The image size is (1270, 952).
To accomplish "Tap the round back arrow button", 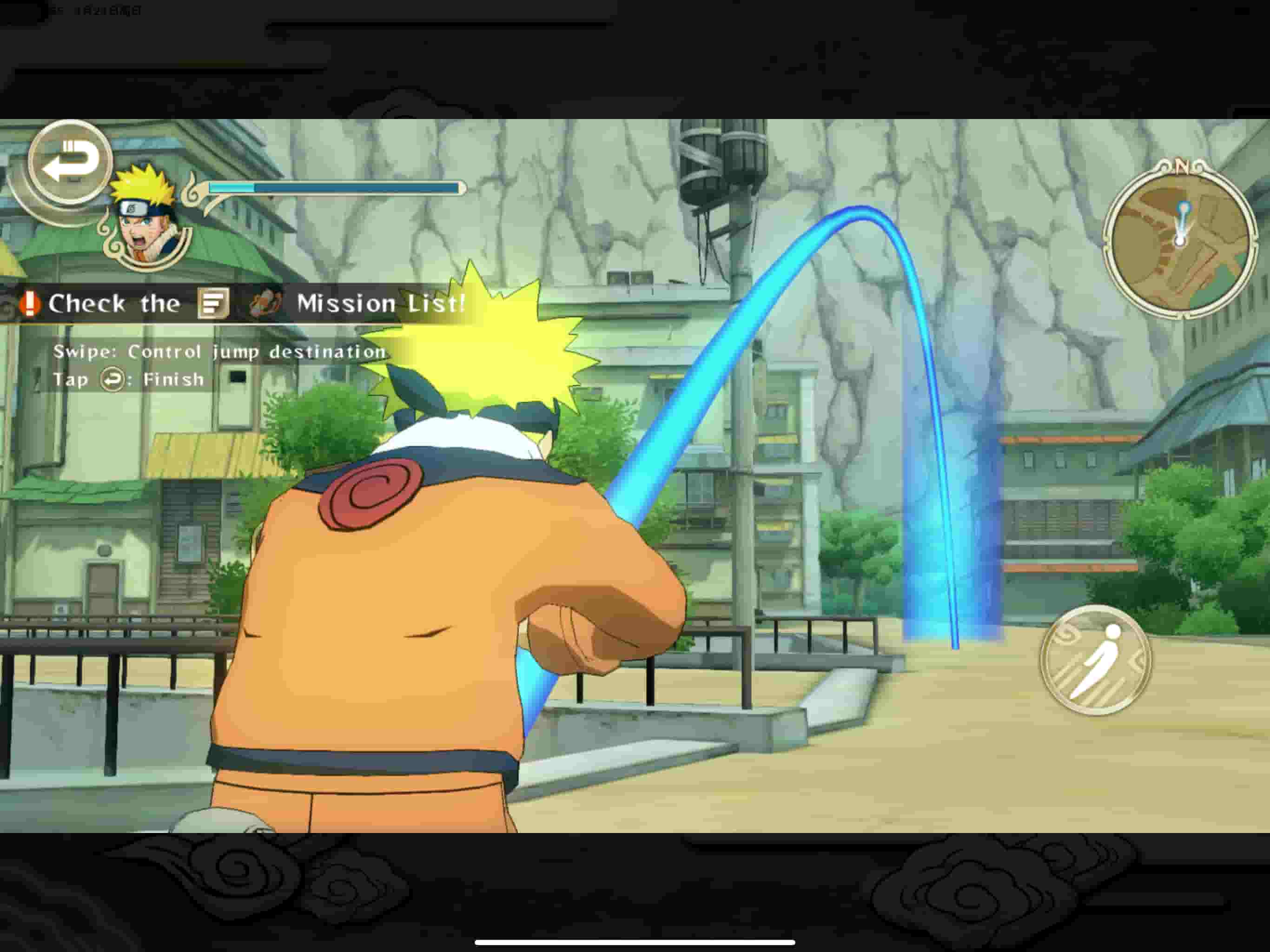I will [x=70, y=162].
